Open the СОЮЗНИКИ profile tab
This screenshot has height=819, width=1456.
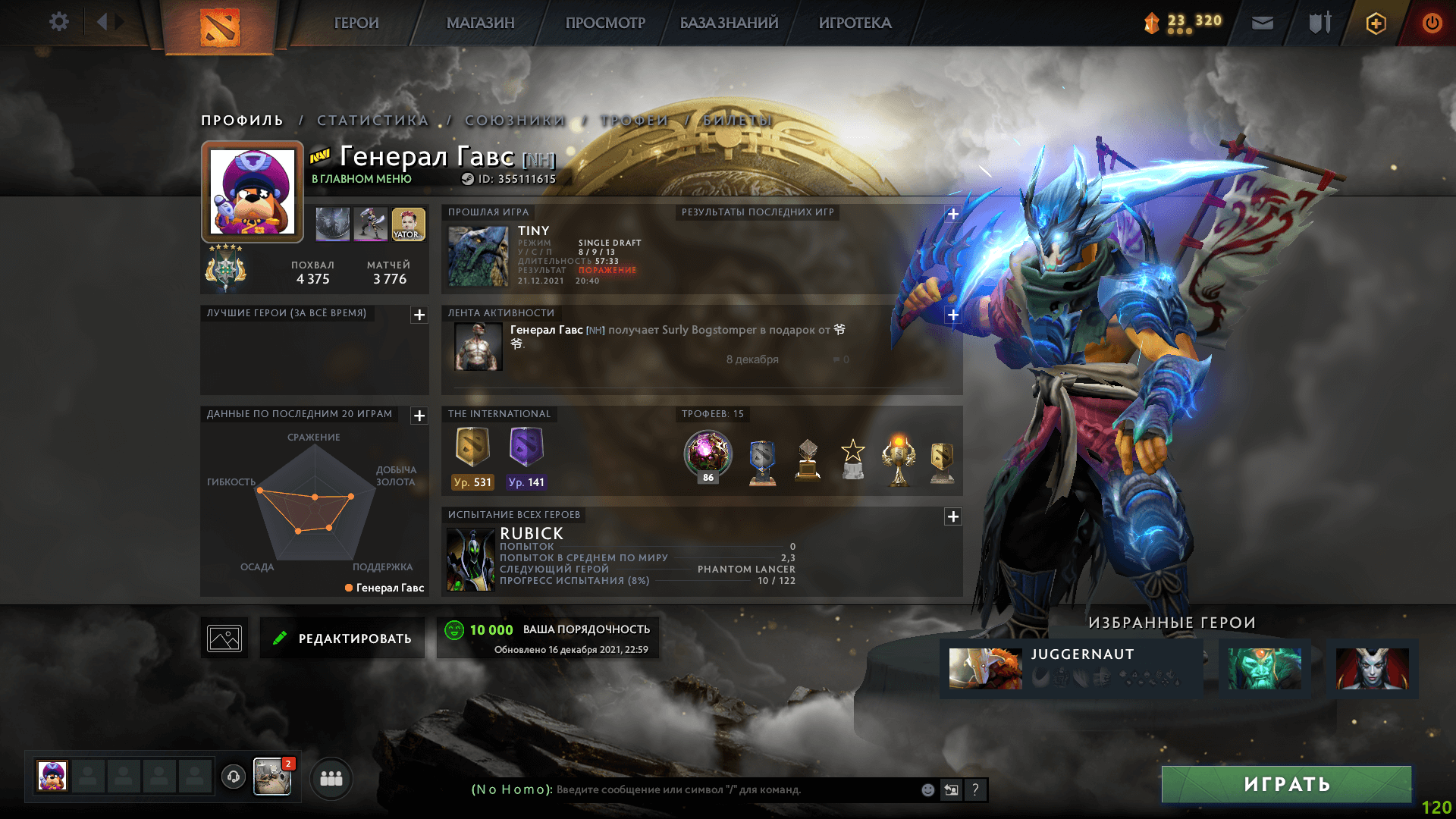tap(515, 121)
